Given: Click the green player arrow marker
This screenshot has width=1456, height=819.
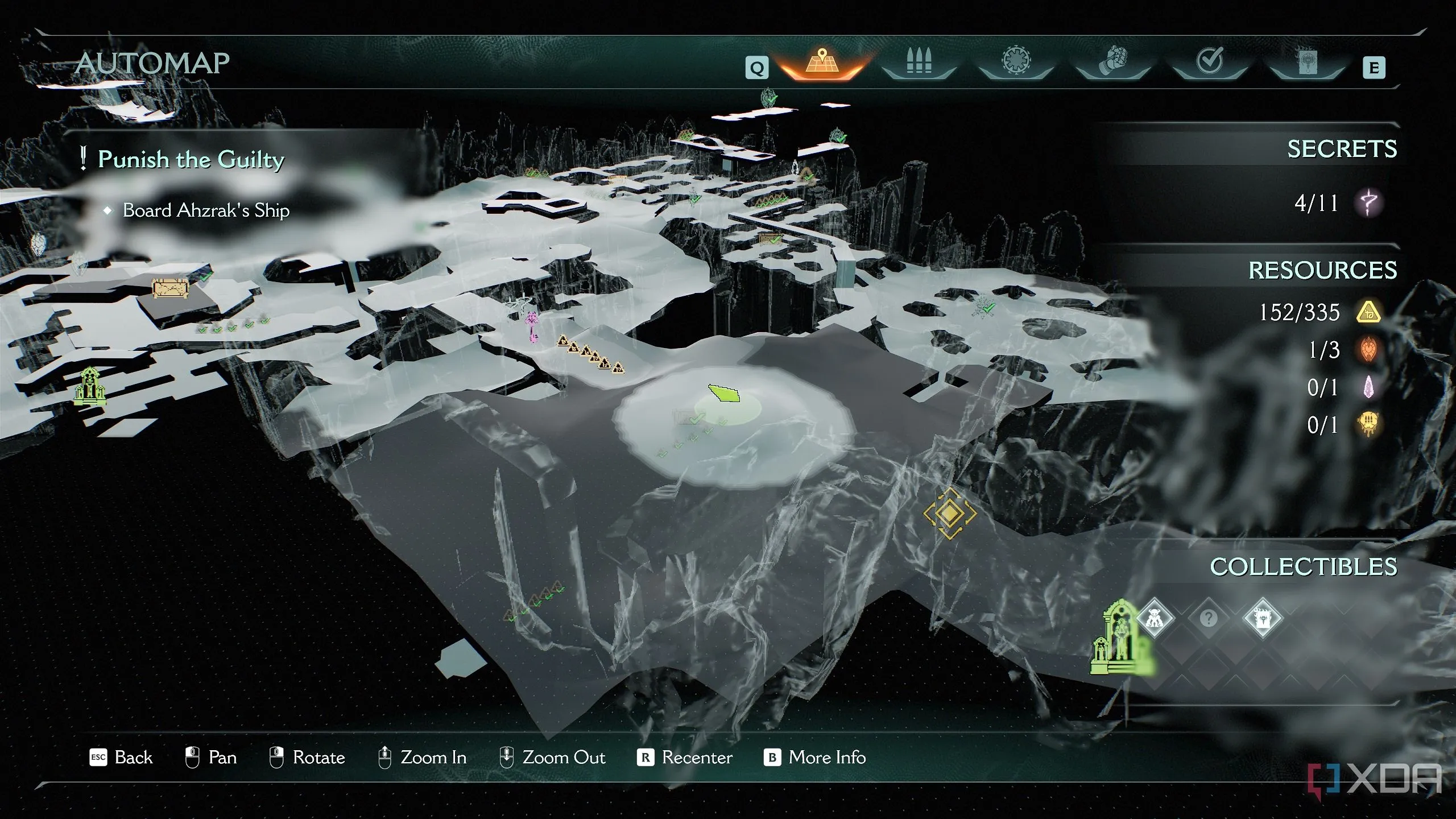Looking at the screenshot, I should pyautogui.click(x=724, y=393).
